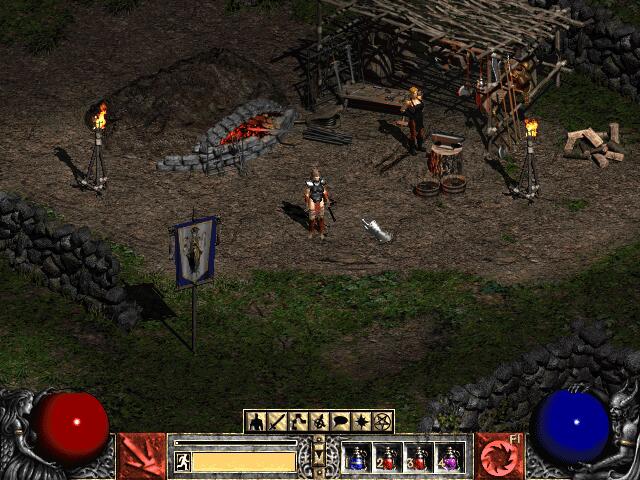Click the party icon beside the speech bubble
This screenshot has height=480, width=640.
(319, 422)
